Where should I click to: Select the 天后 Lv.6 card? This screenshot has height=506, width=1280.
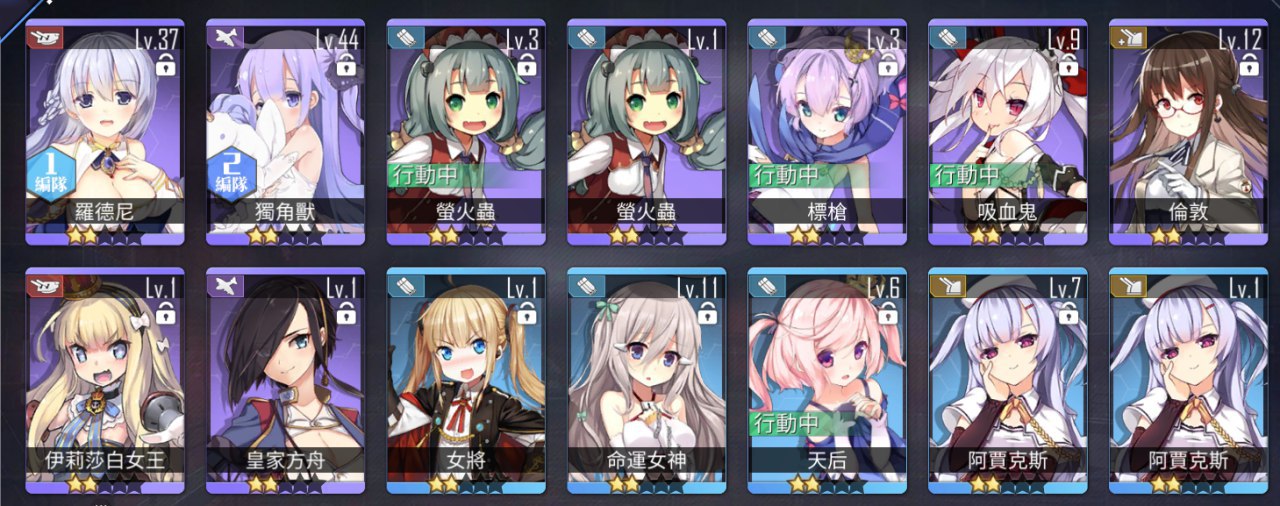click(827, 380)
